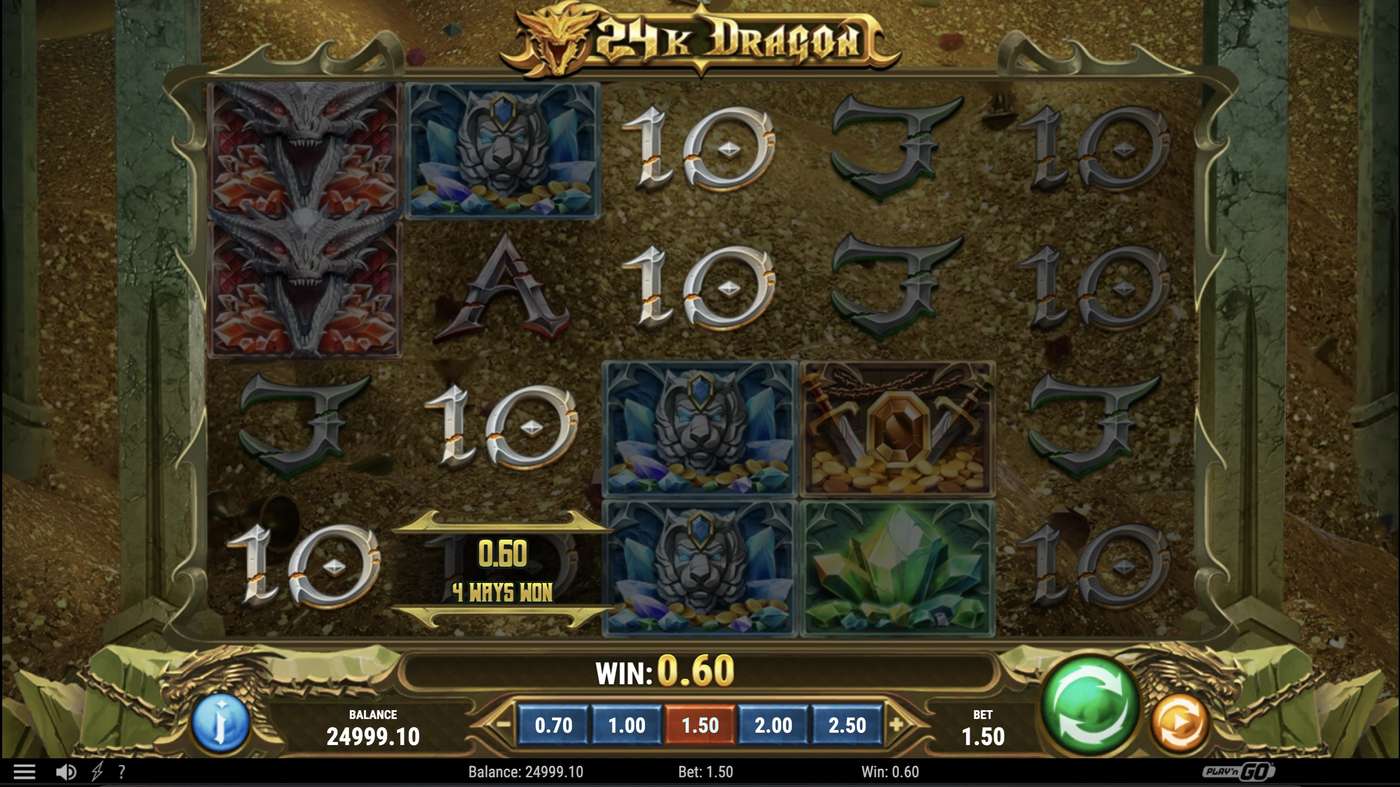Mute game sound with the speaker icon
The width and height of the screenshot is (1400, 787).
64,771
